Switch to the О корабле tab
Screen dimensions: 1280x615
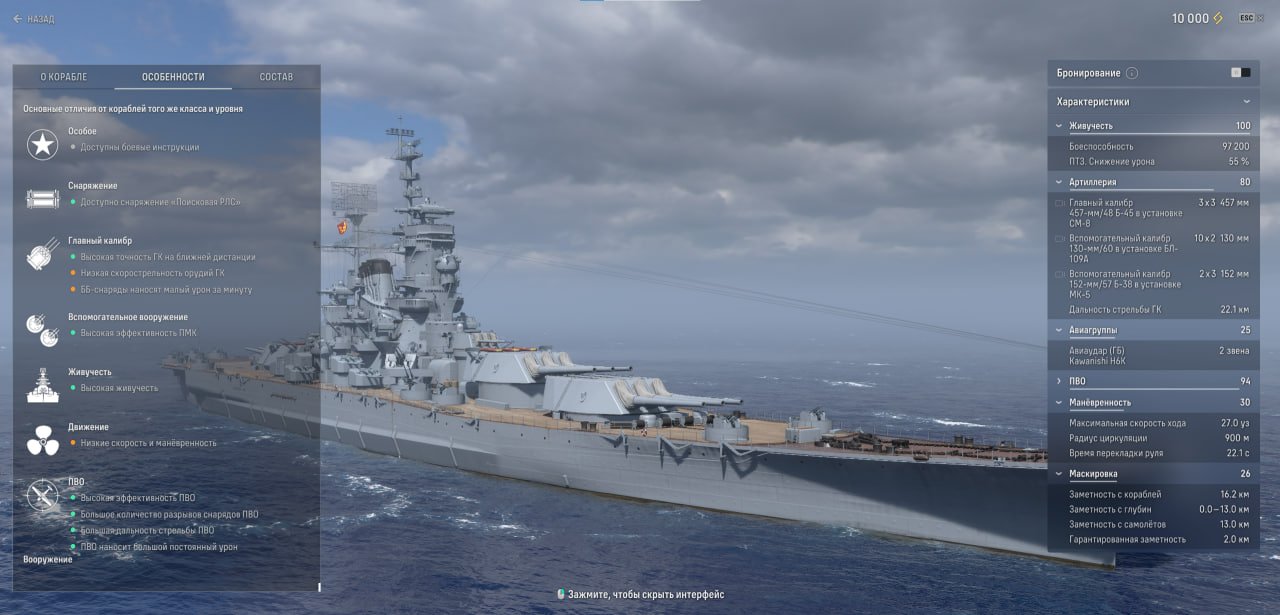pyautogui.click(x=64, y=77)
